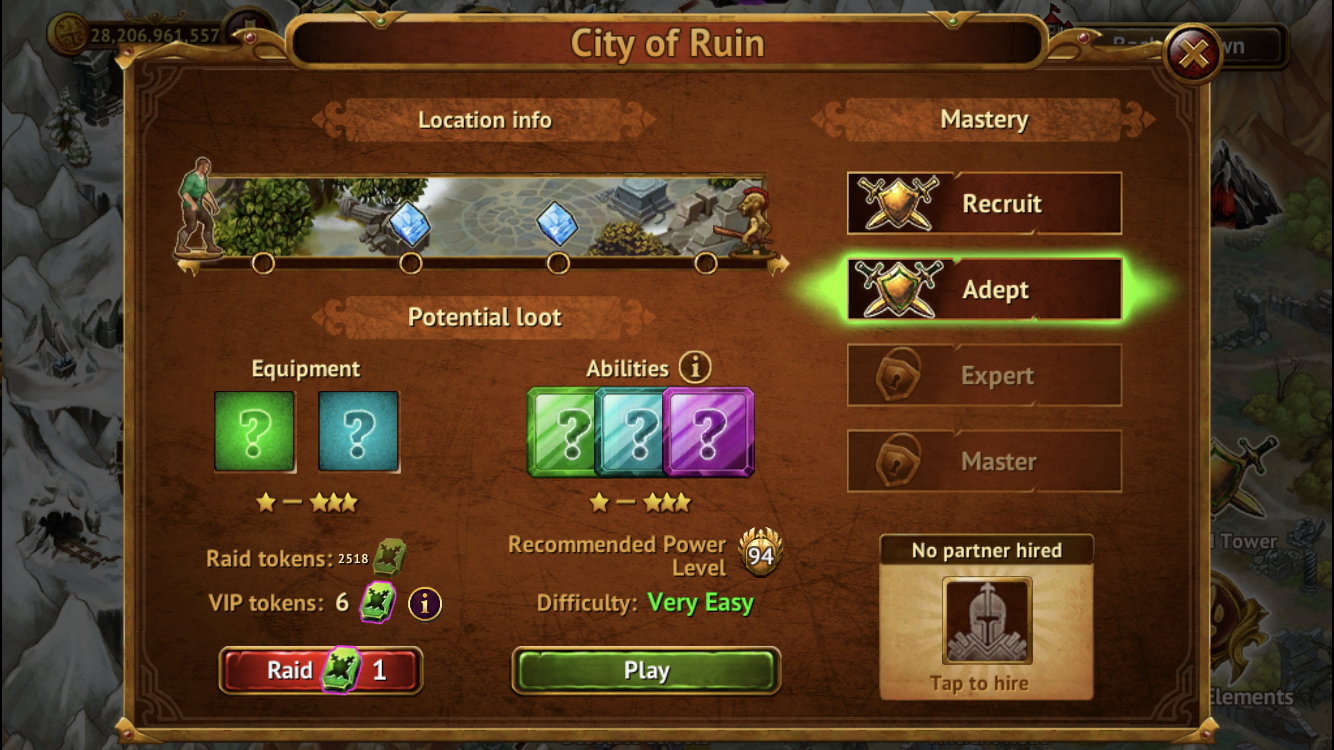Image resolution: width=1334 pixels, height=750 pixels.
Task: Show VIP tokens info
Action: (x=425, y=603)
